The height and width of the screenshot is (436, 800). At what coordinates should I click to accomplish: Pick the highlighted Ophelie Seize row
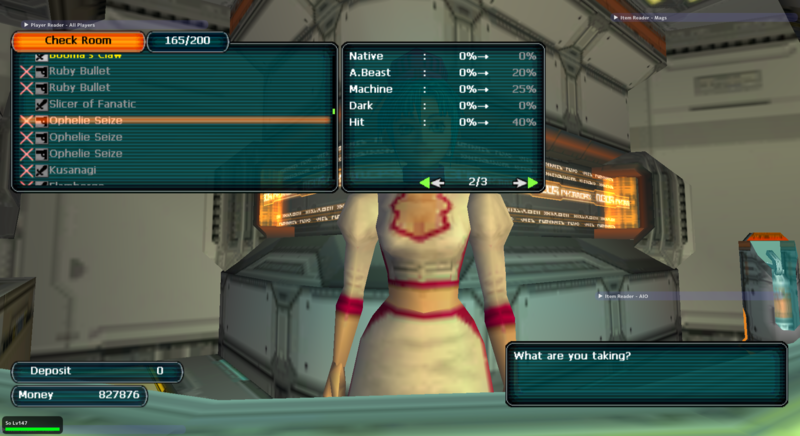tap(85, 121)
